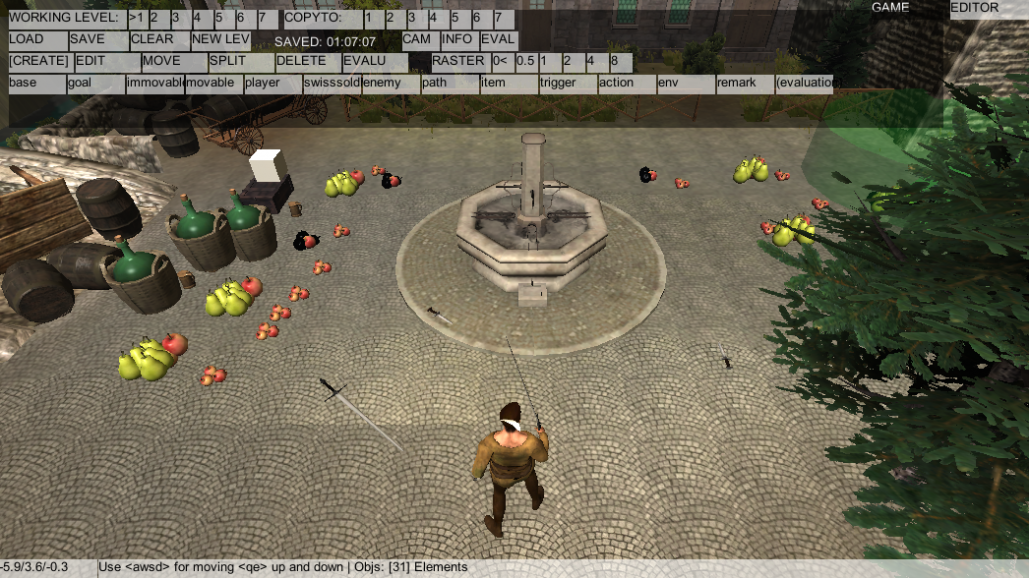Switch to GAME mode
The height and width of the screenshot is (578, 1029).
[890, 8]
